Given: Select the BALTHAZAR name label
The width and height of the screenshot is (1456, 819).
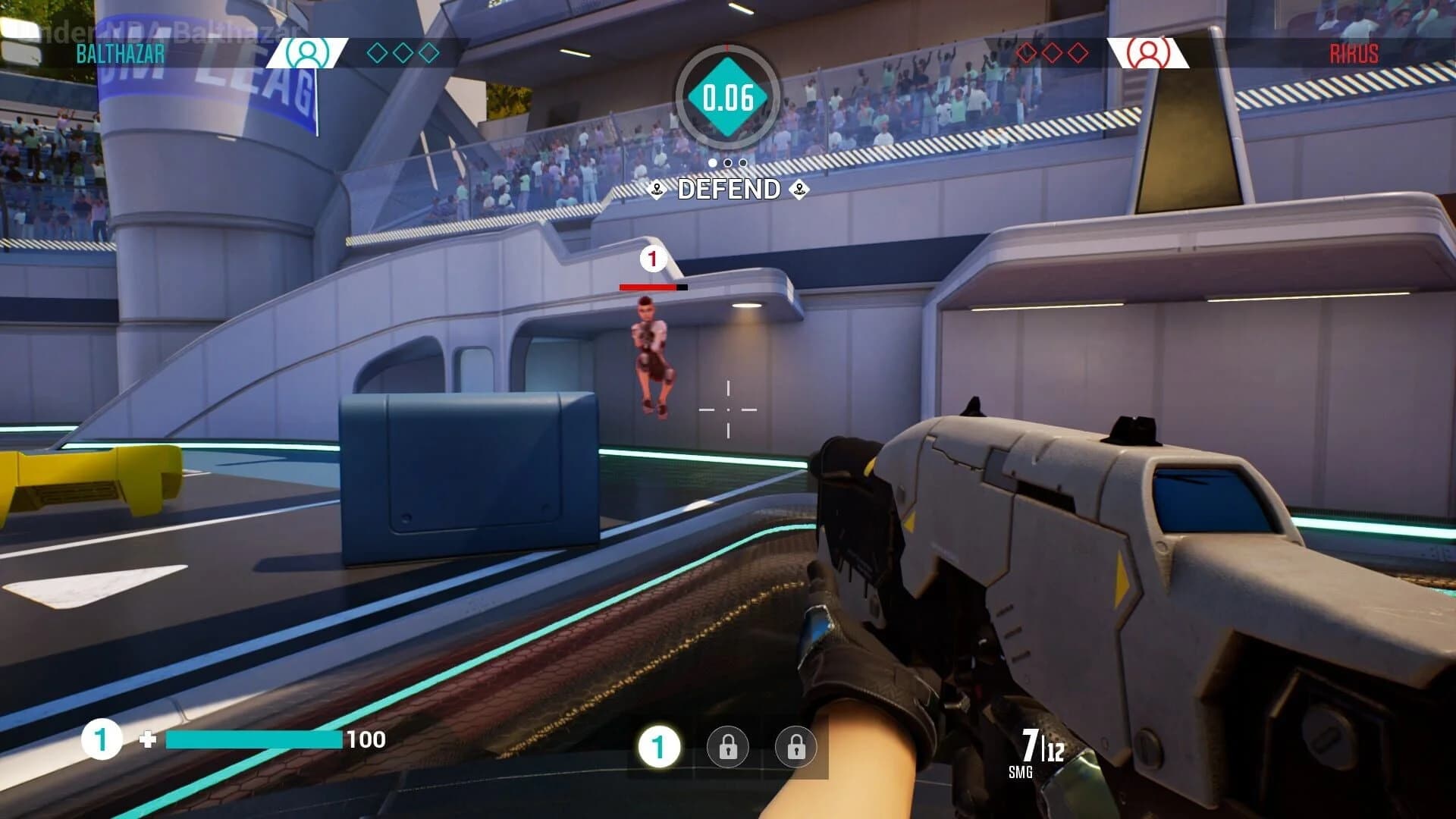Looking at the screenshot, I should point(120,54).
